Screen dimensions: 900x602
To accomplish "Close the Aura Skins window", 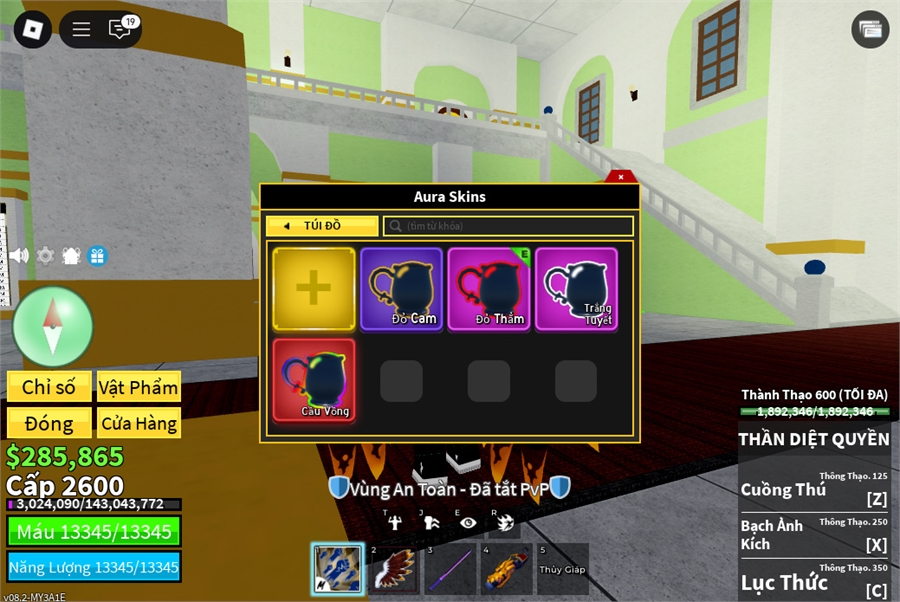I will point(621,177).
